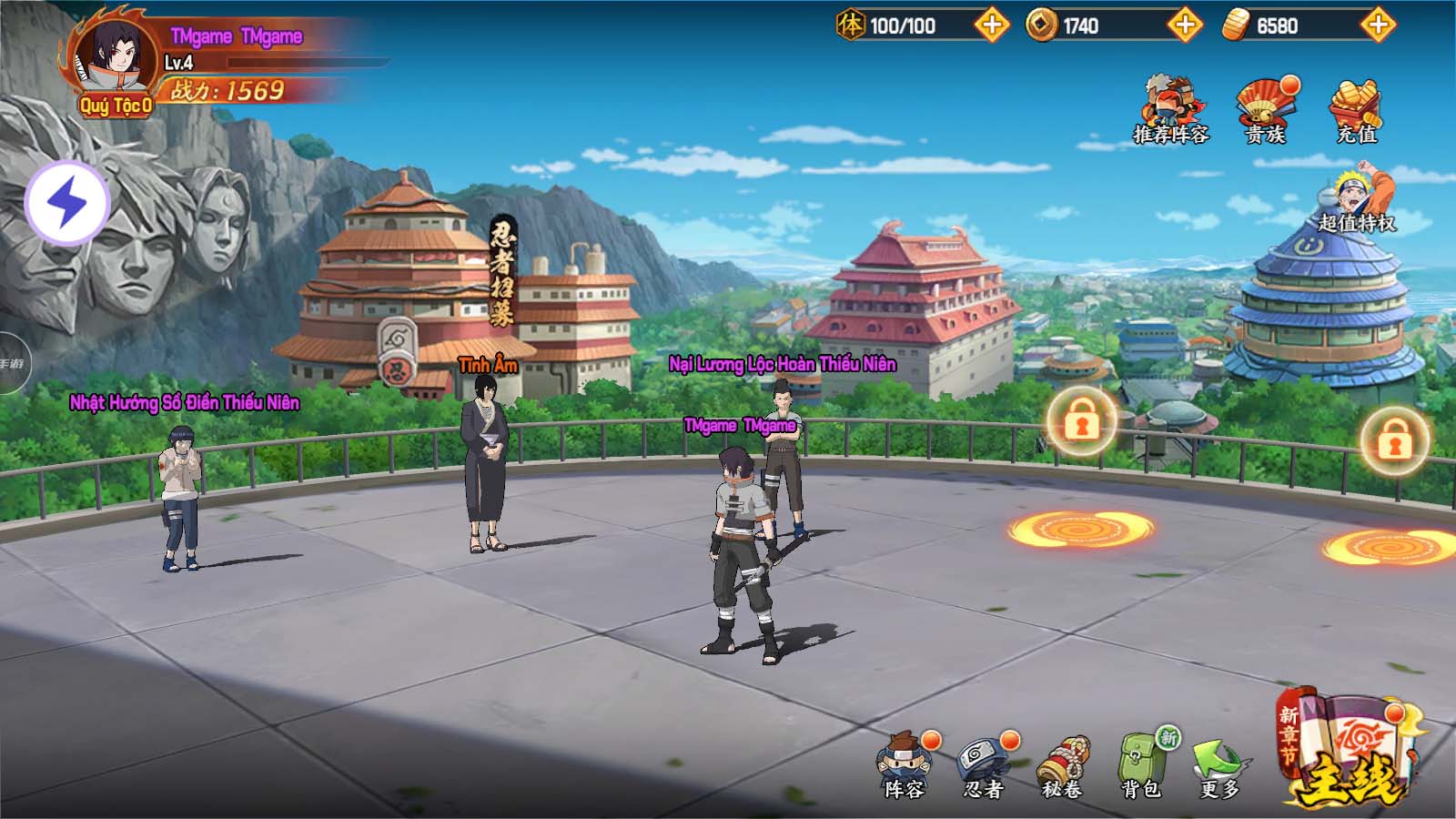Open the 背包 backpack inventory

pos(1141,764)
